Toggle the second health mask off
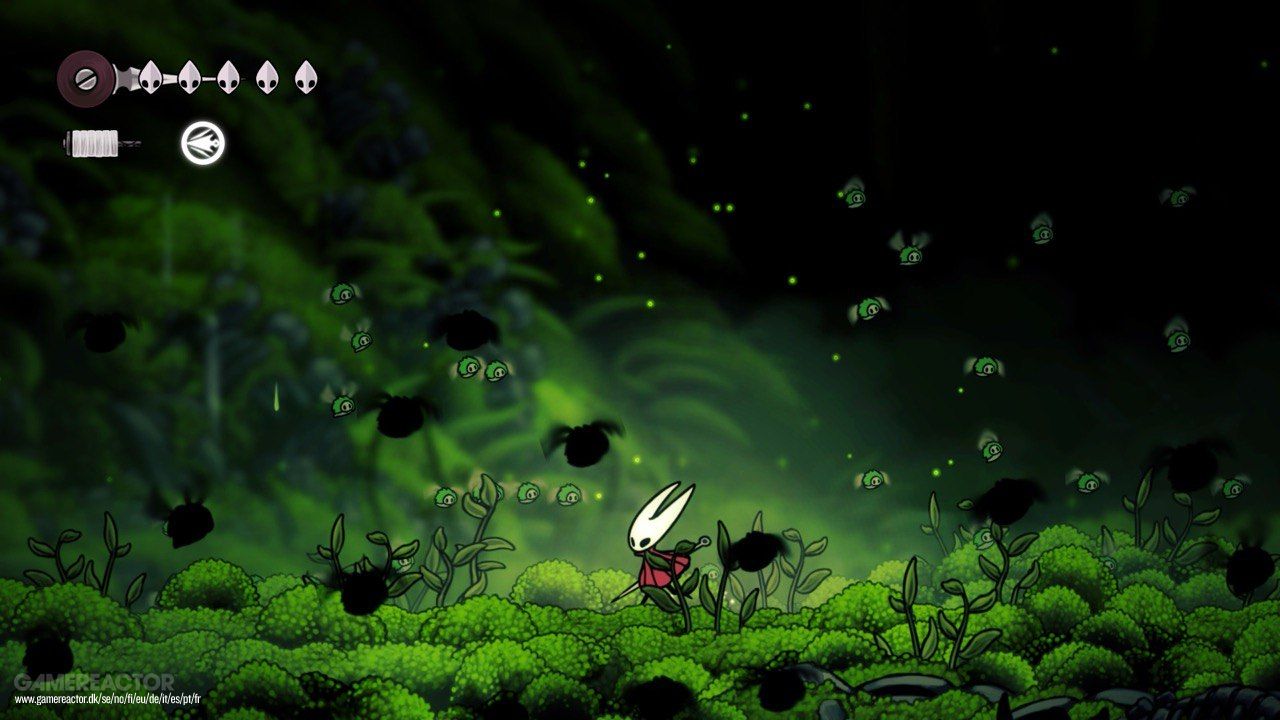Screen dimensions: 1280x720 point(188,79)
